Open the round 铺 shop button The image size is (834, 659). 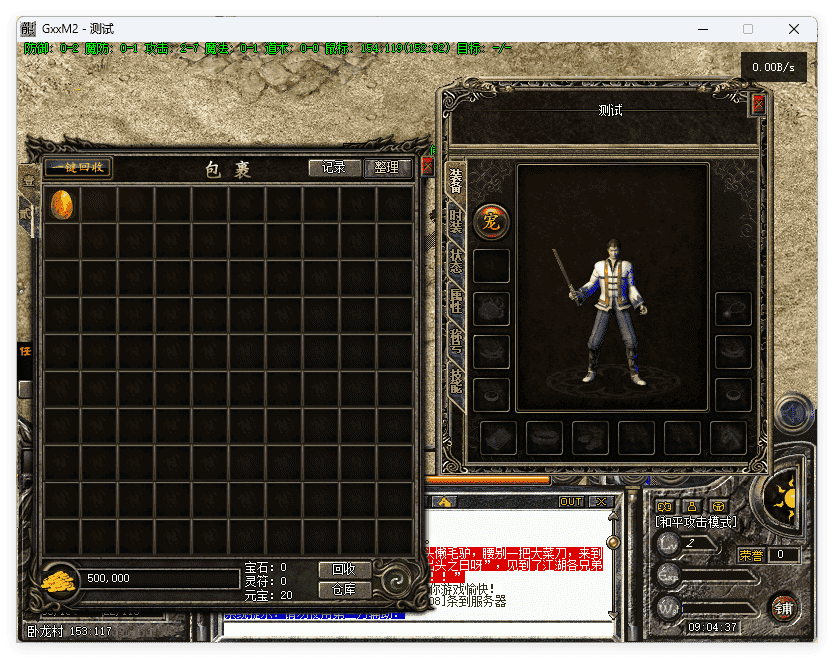[784, 607]
